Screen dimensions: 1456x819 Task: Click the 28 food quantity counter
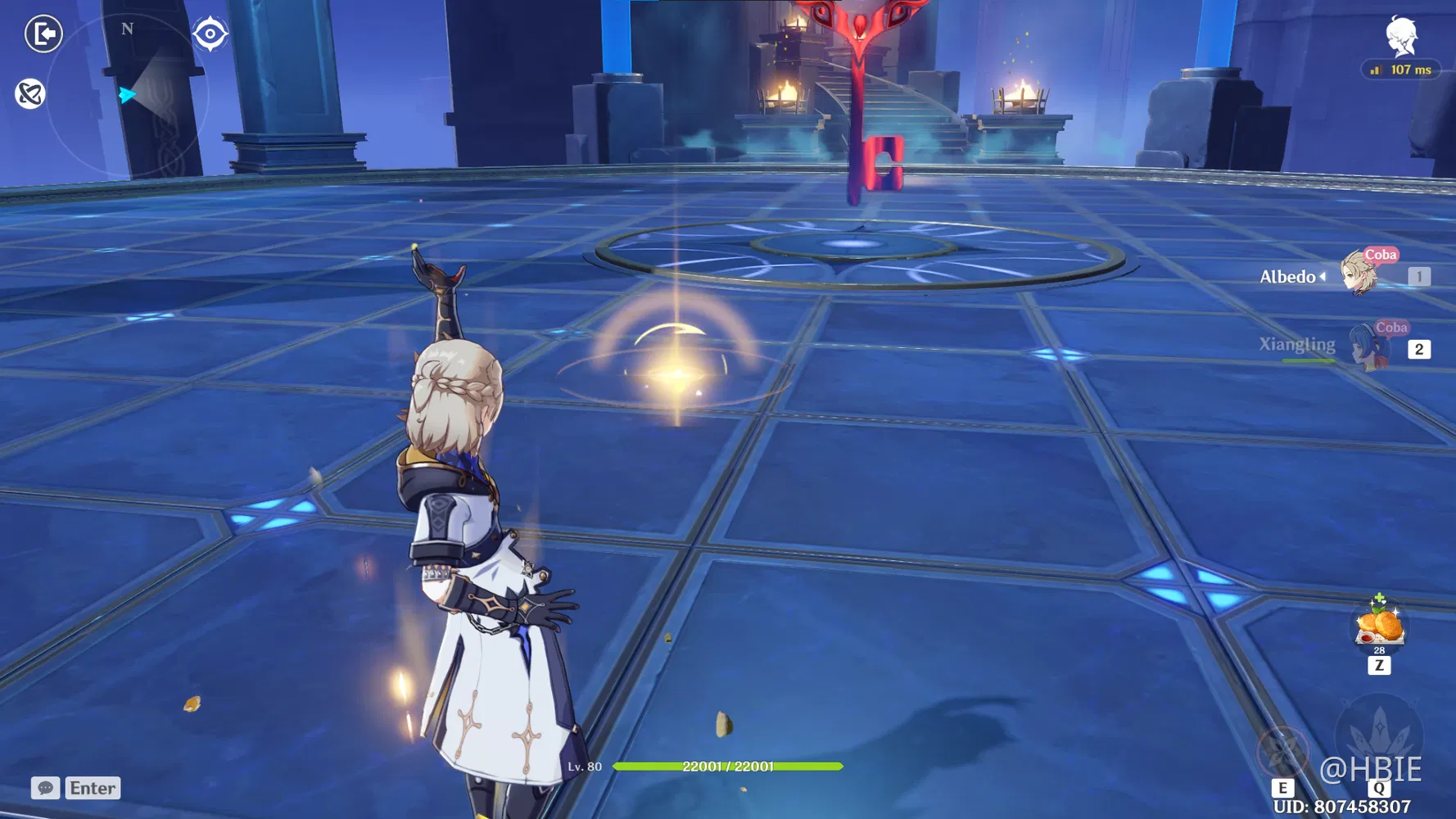click(1380, 651)
